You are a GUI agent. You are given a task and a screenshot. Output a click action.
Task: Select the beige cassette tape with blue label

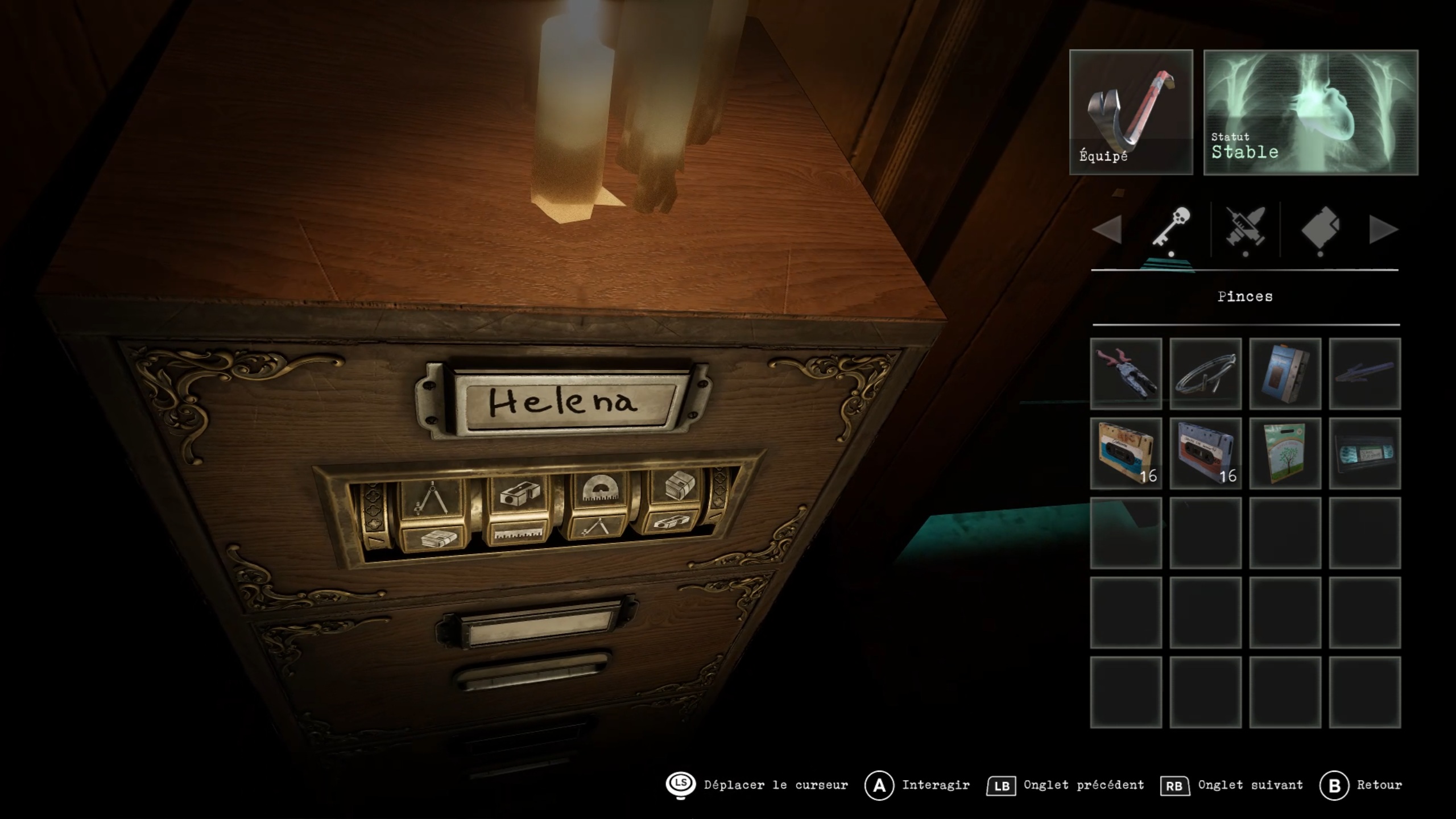click(1126, 453)
